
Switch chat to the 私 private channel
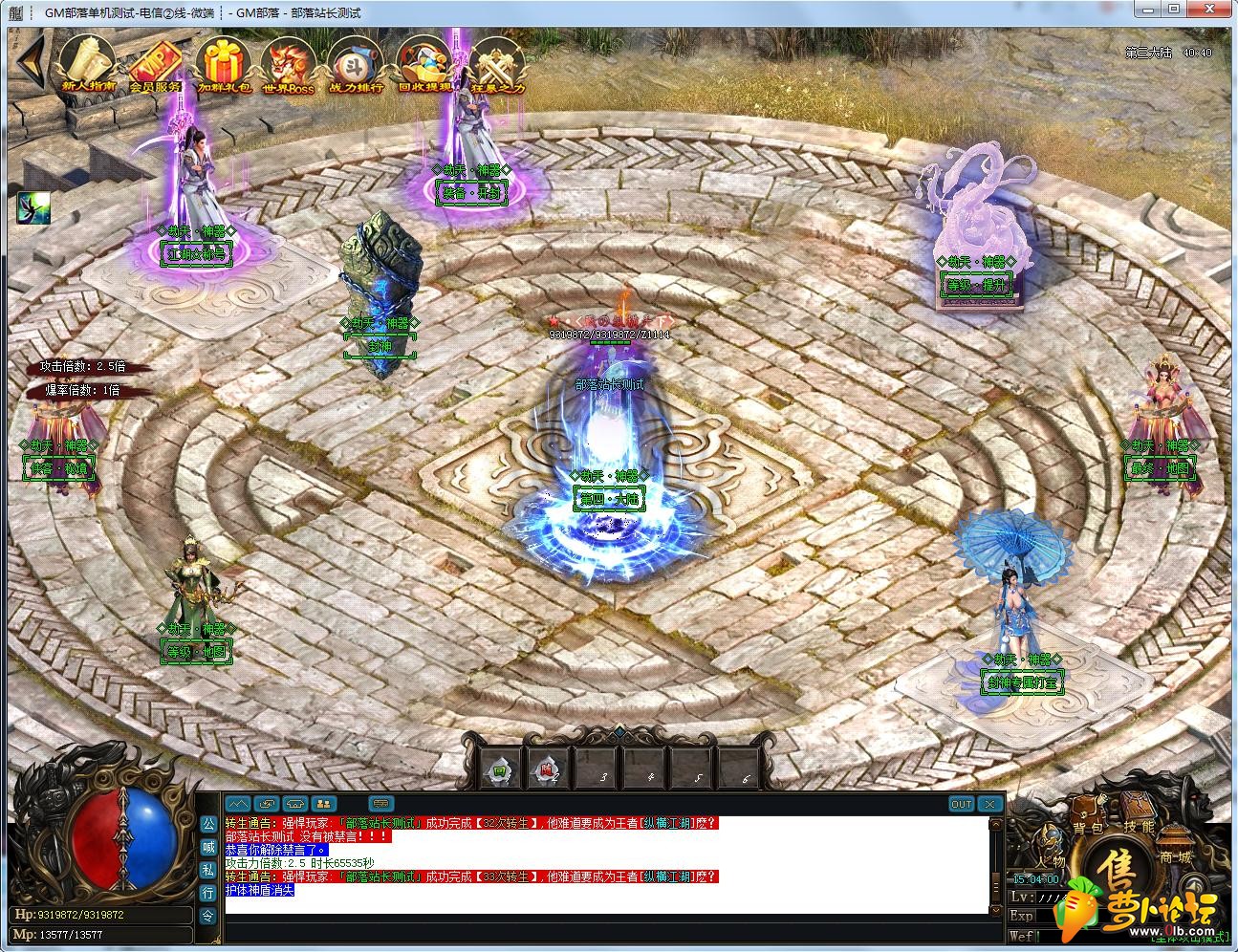point(207,869)
